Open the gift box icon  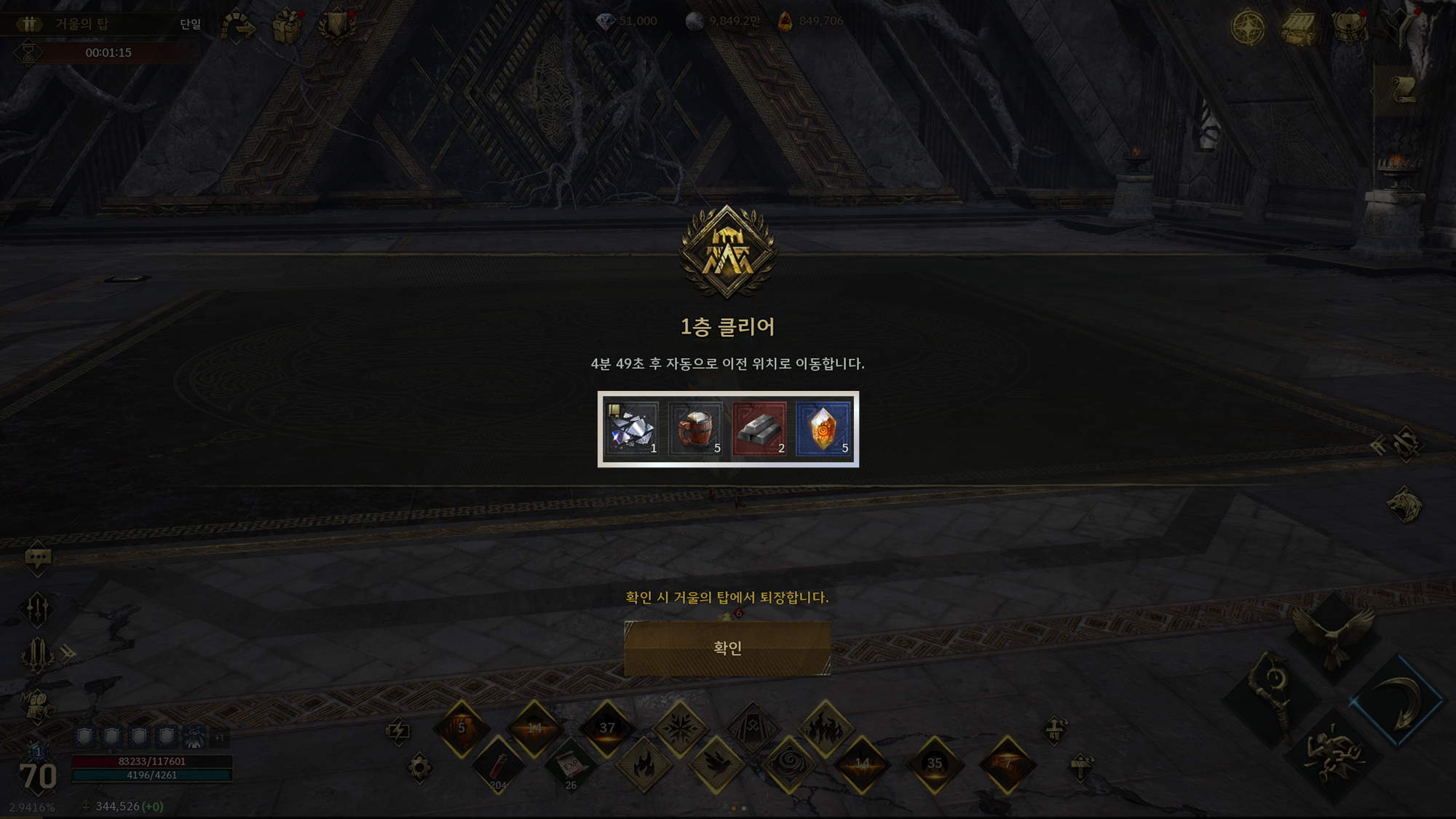pyautogui.click(x=287, y=27)
